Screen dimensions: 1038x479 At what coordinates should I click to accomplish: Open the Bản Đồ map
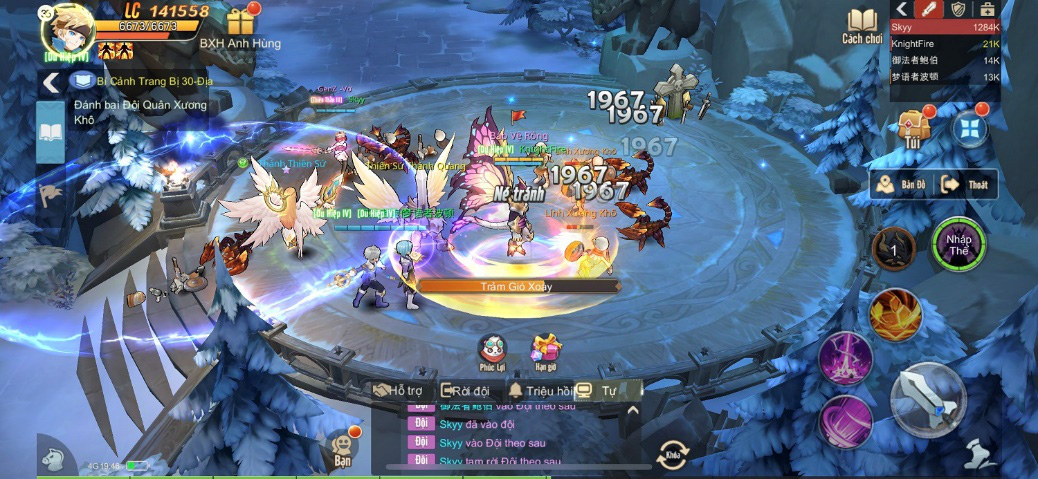coord(900,185)
